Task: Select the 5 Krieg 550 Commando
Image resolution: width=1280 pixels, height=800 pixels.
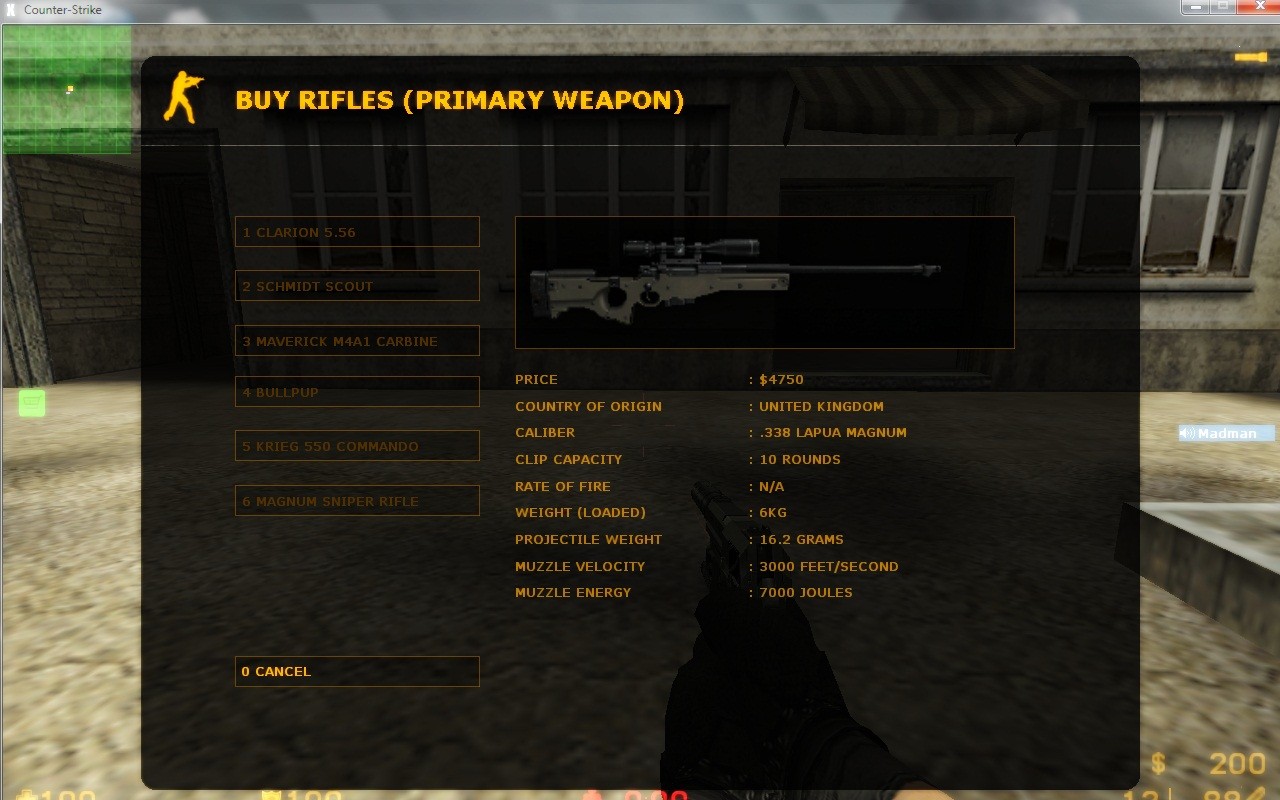Action: pos(357,446)
